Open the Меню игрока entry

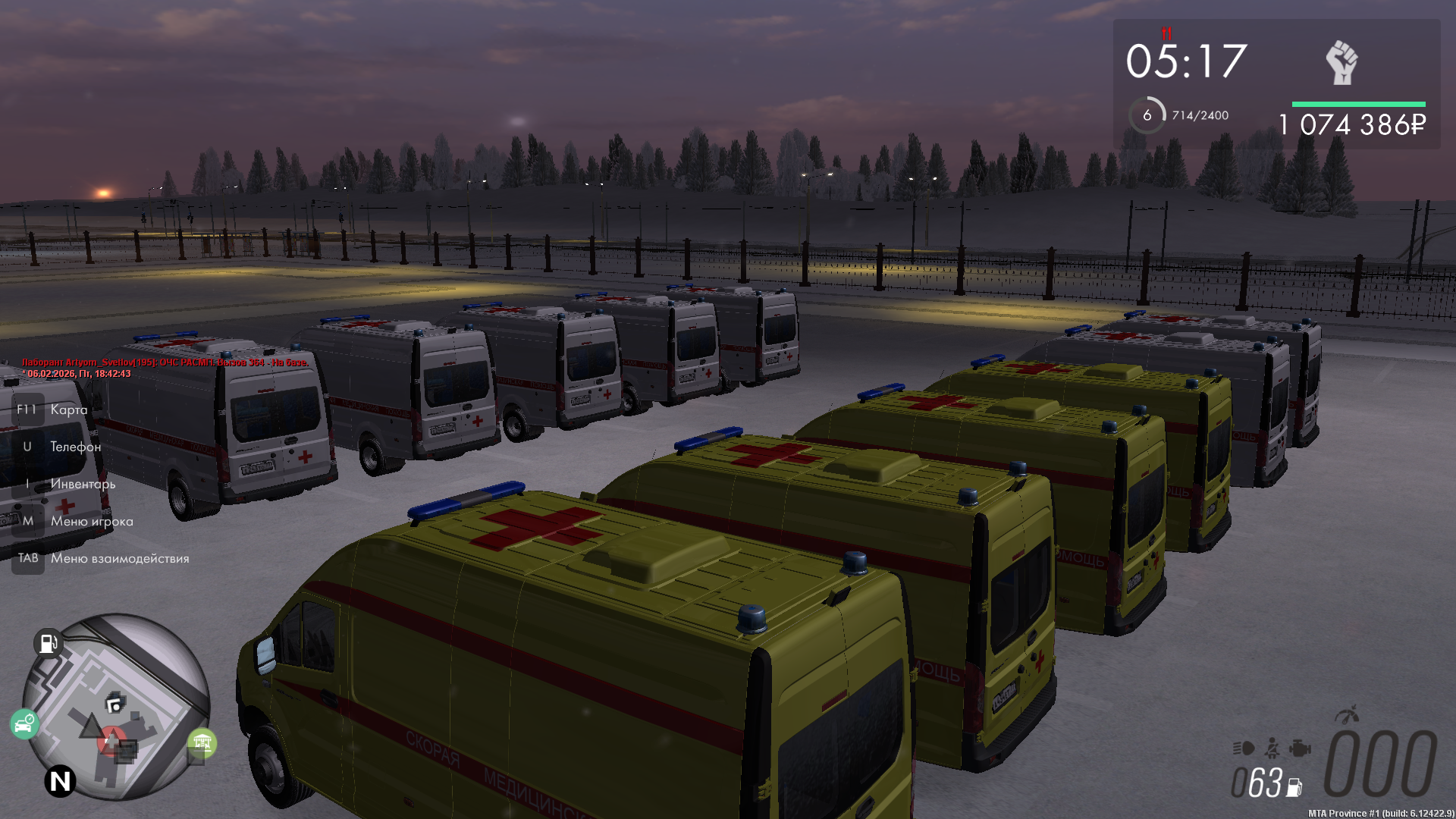pyautogui.click(x=92, y=521)
